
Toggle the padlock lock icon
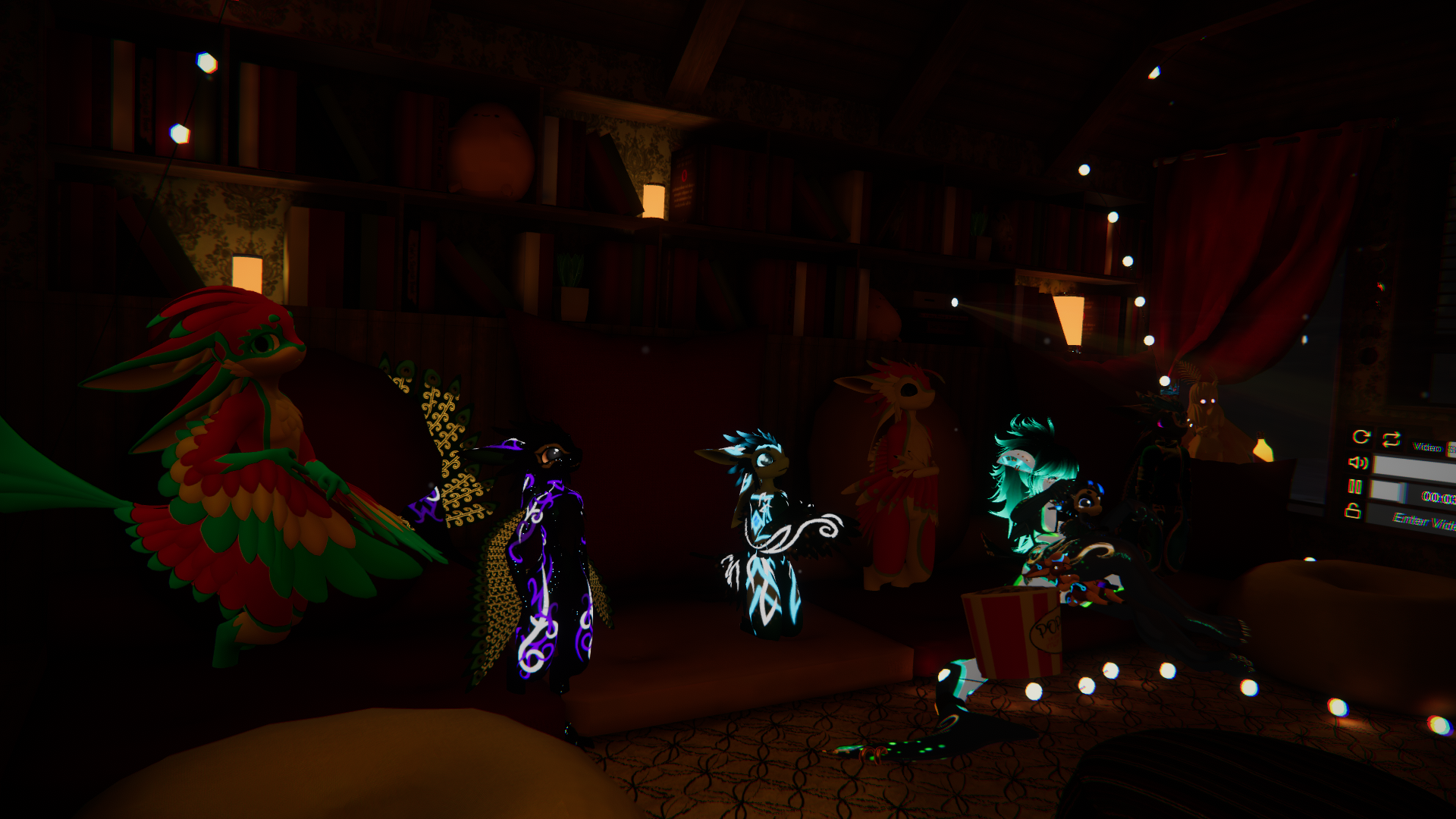[1353, 511]
